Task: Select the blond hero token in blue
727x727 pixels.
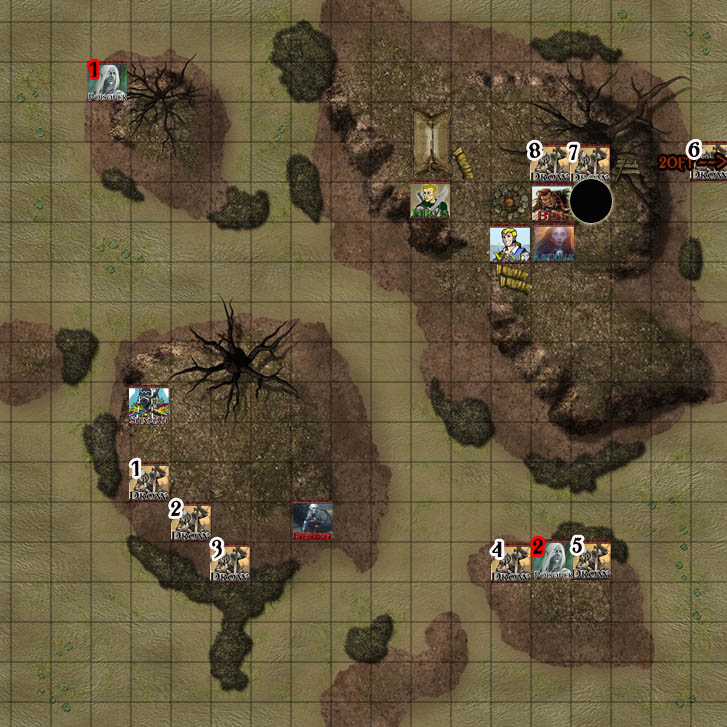Action: pyautogui.click(x=509, y=244)
